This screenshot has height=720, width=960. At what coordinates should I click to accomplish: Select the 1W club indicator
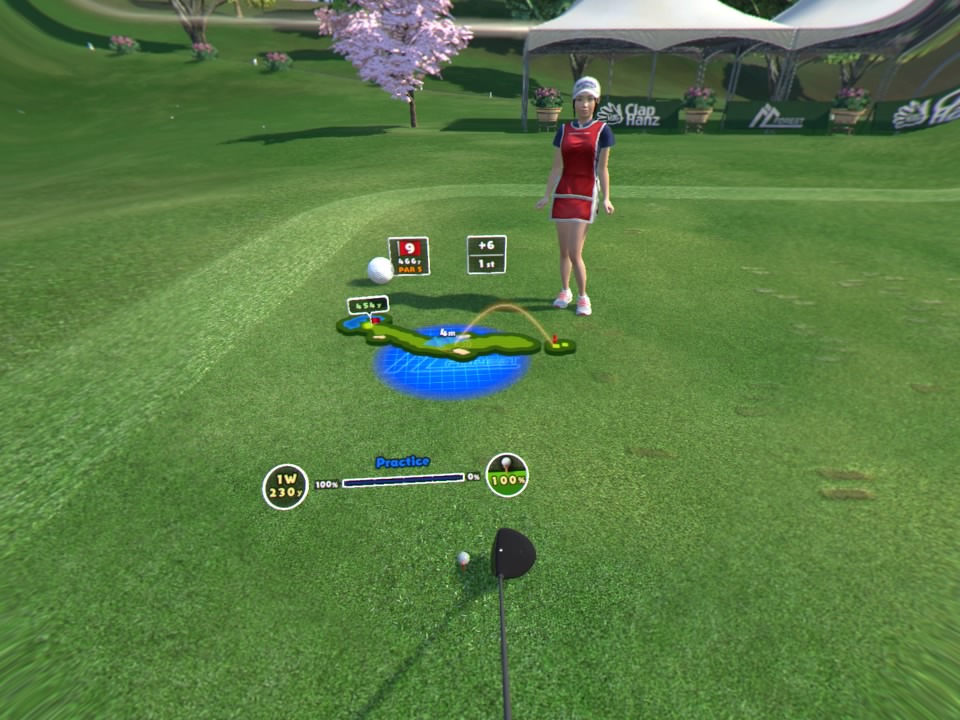point(285,487)
